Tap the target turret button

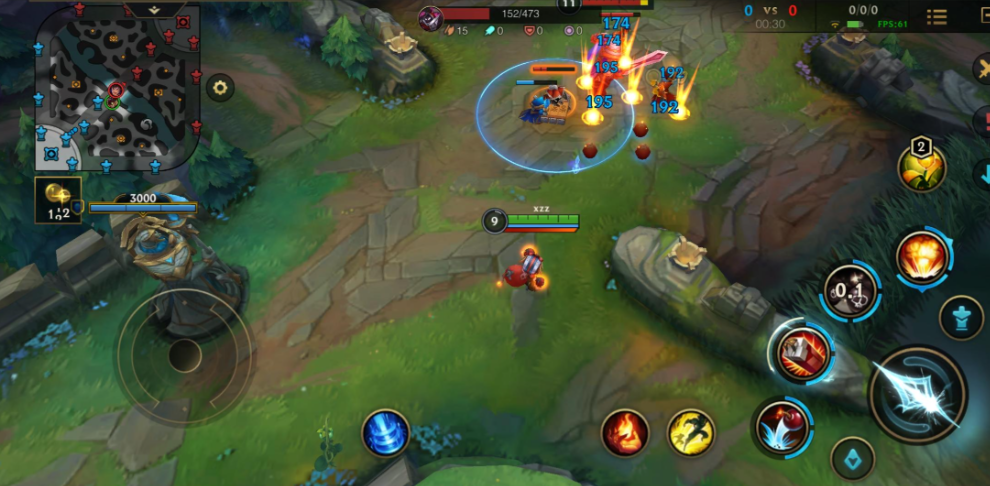pos(961,317)
